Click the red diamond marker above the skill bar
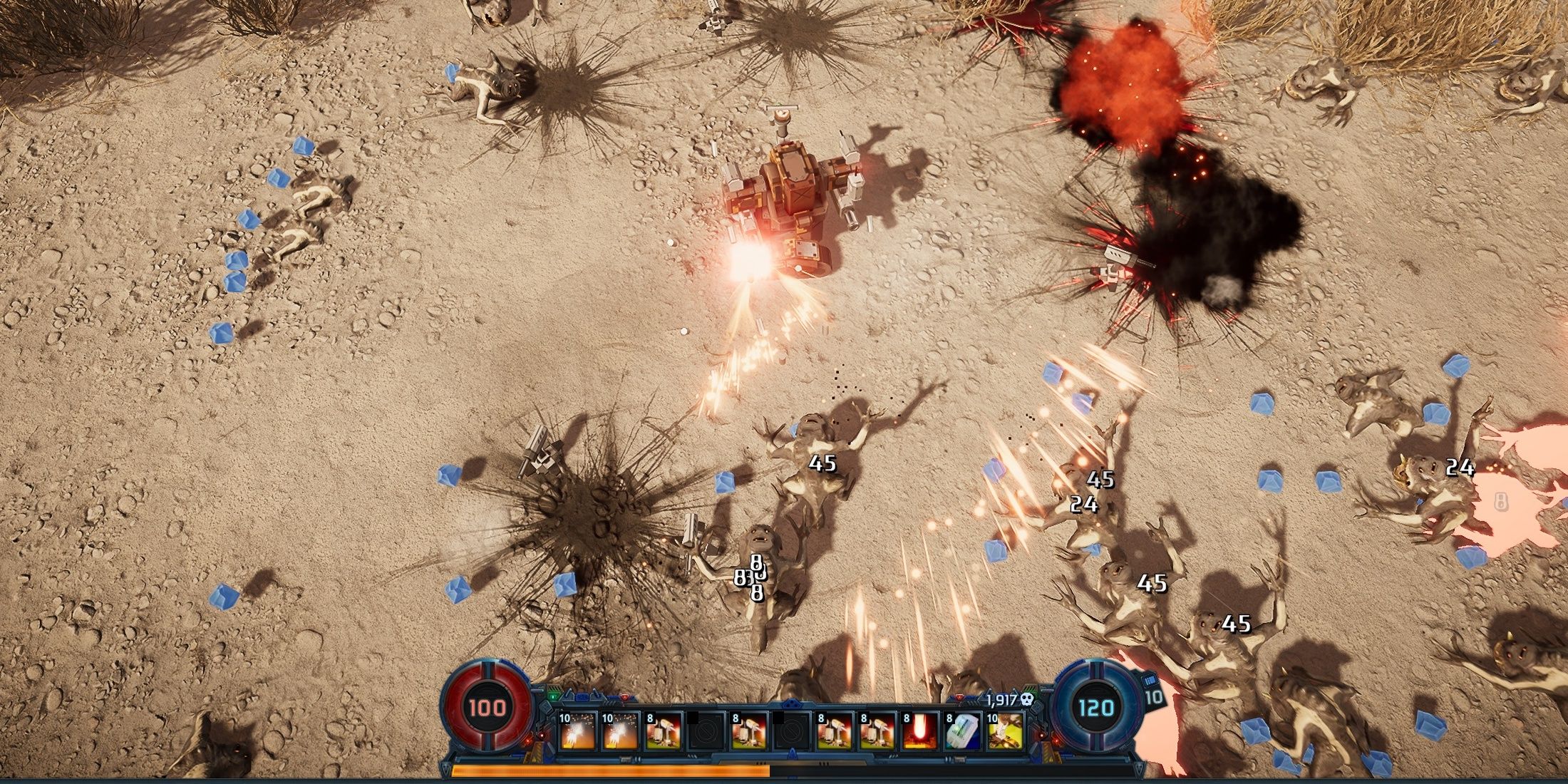 click(x=624, y=698)
